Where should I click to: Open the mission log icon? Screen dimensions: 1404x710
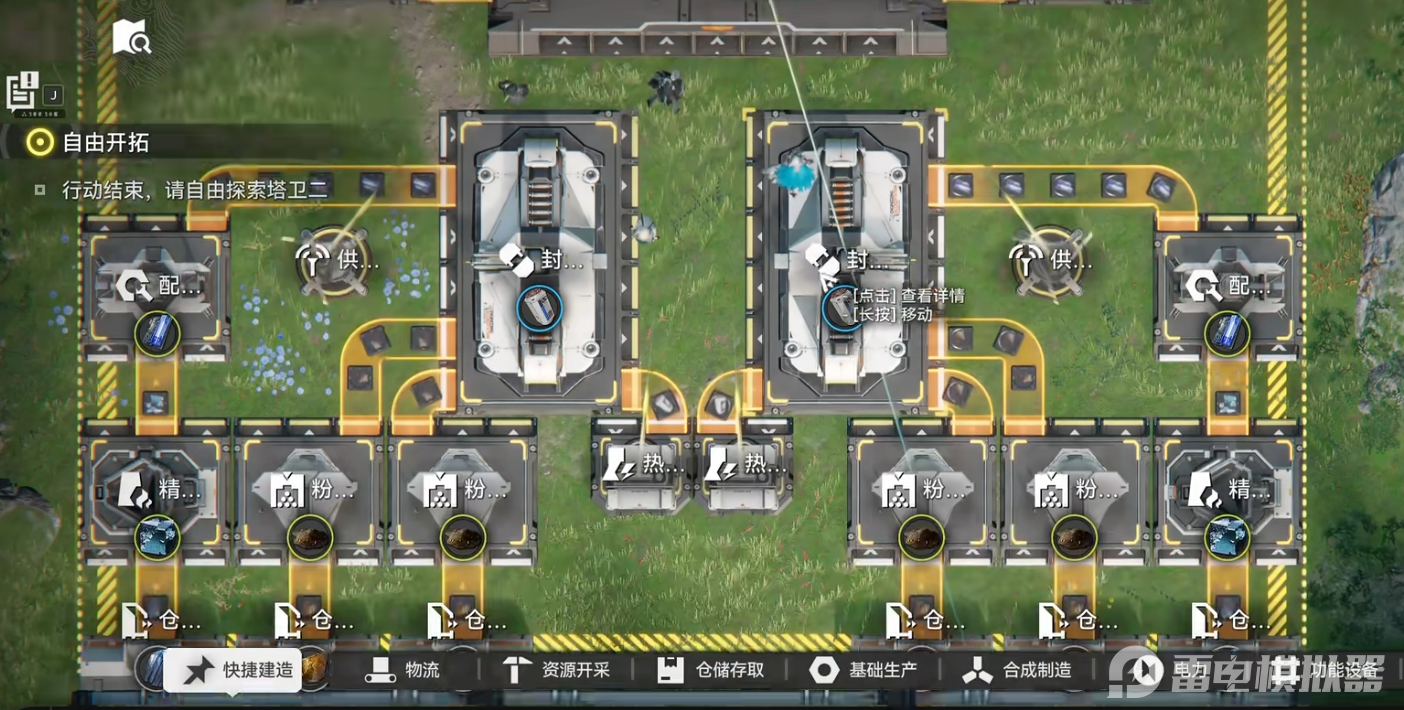tap(22, 92)
